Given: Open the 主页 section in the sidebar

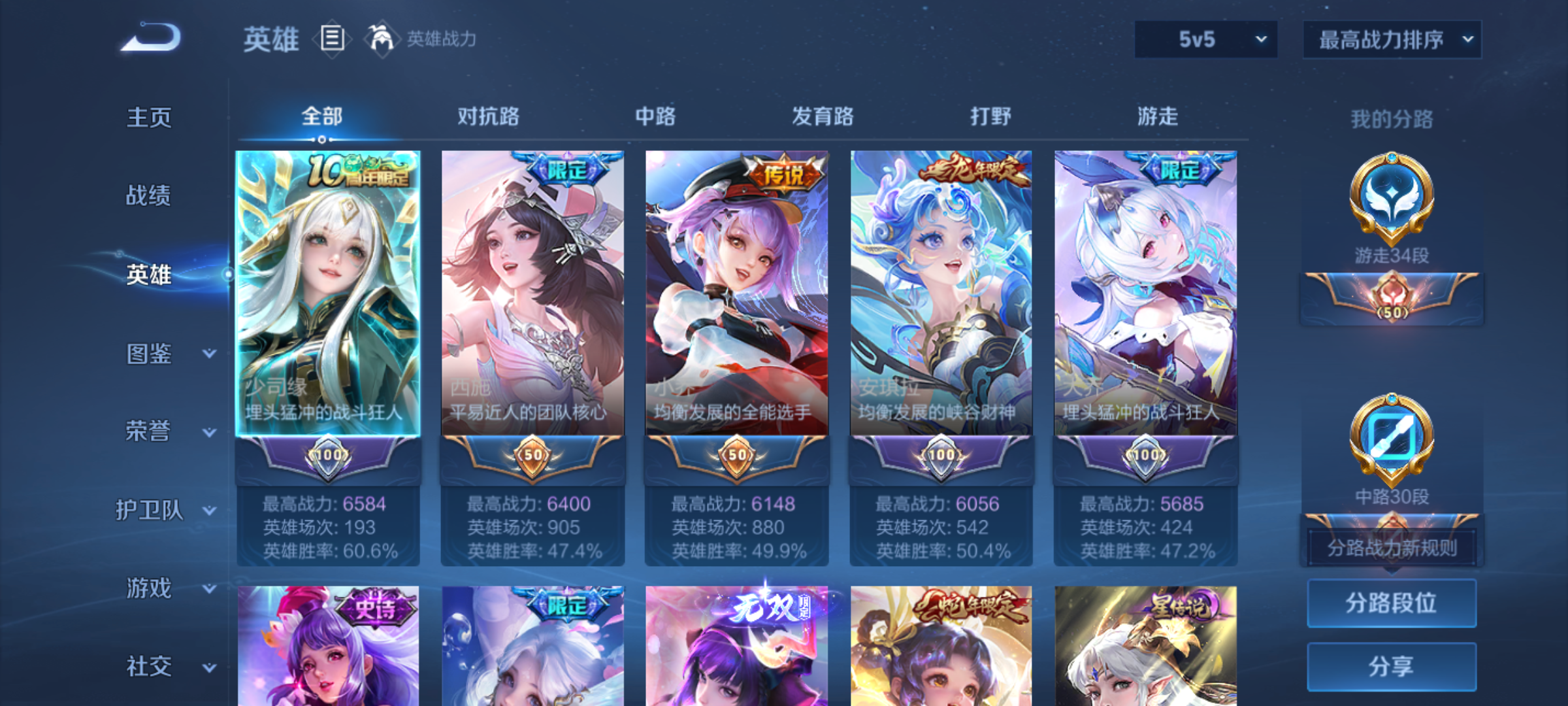Looking at the screenshot, I should (149, 118).
